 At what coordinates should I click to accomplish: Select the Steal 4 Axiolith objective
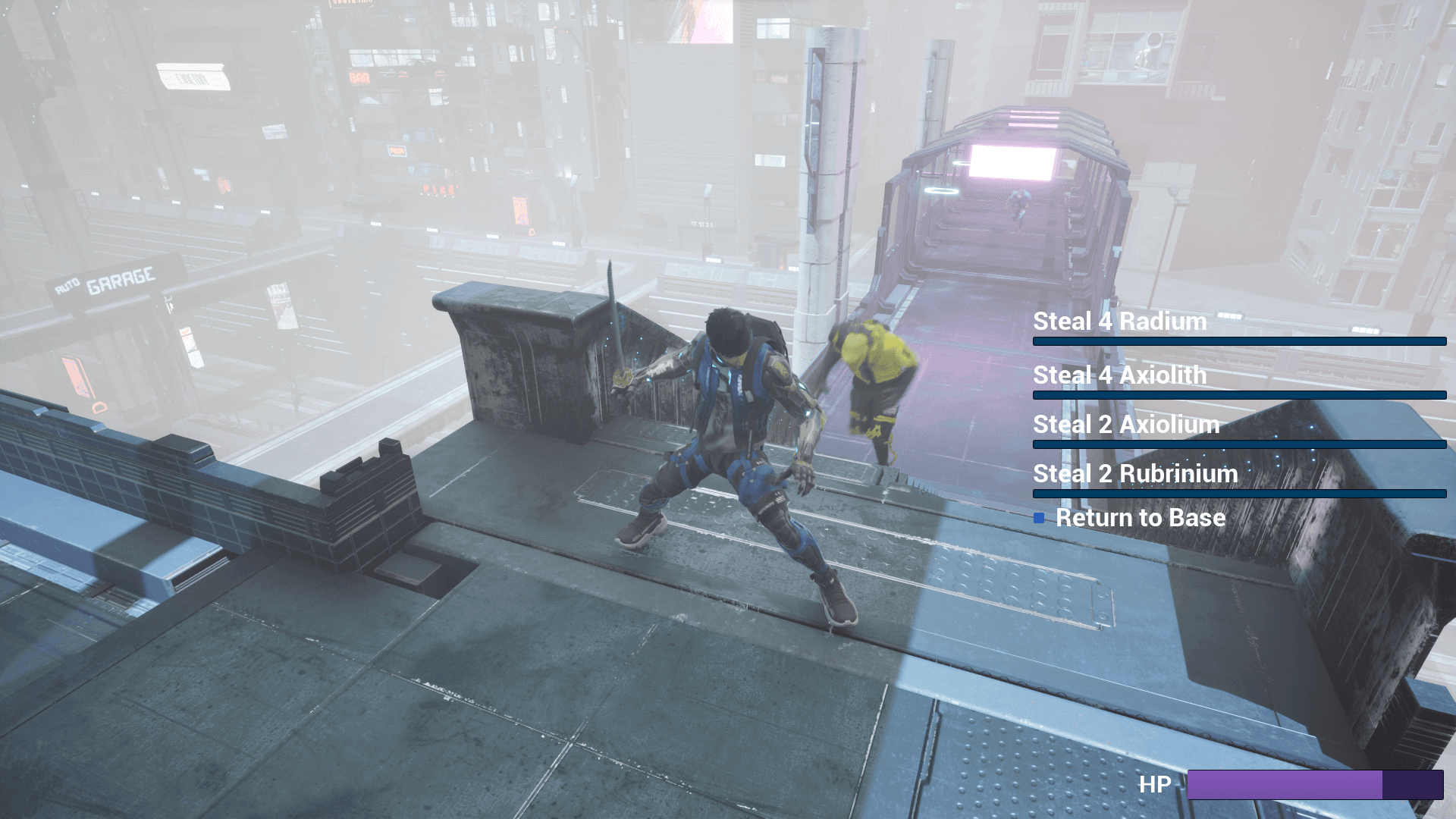tap(1119, 375)
